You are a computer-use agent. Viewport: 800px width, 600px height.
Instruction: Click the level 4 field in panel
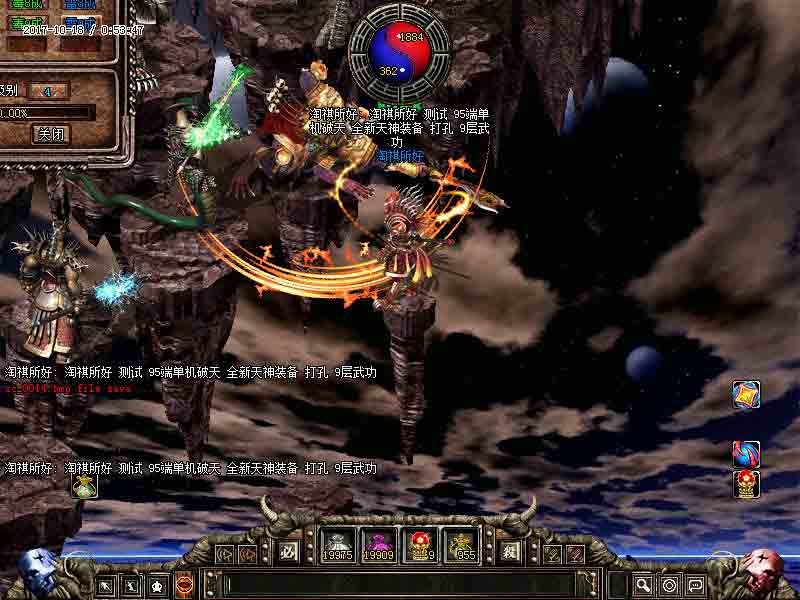click(48, 91)
